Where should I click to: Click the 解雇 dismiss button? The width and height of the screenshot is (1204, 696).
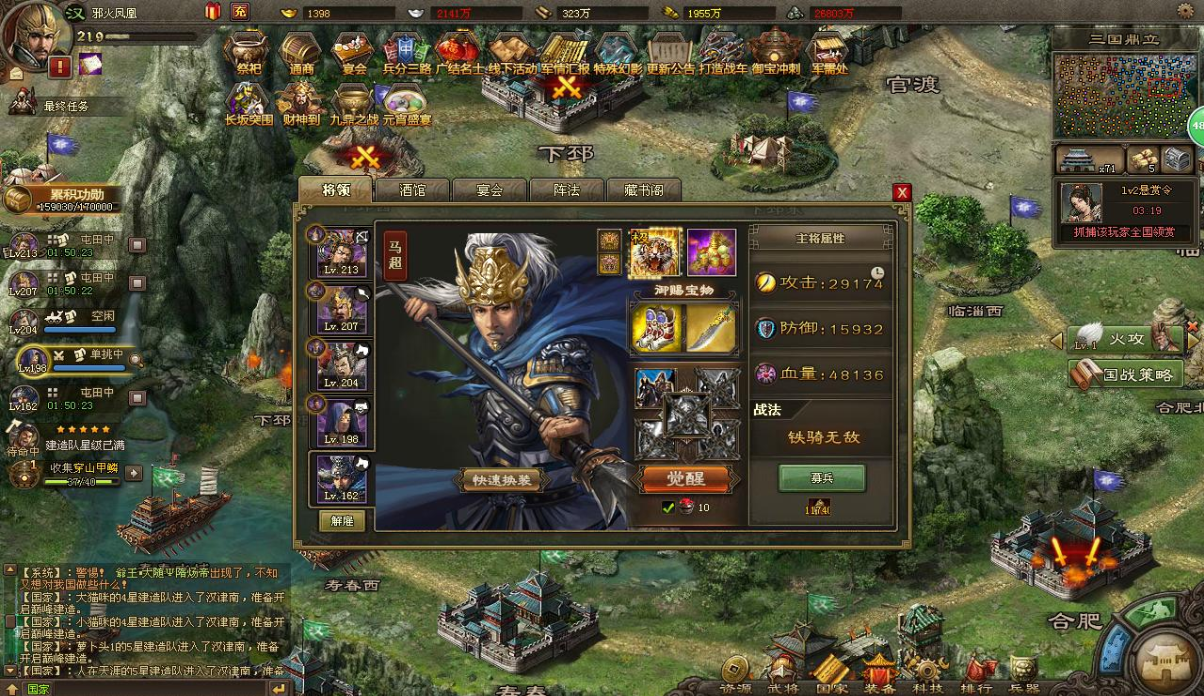tap(342, 521)
